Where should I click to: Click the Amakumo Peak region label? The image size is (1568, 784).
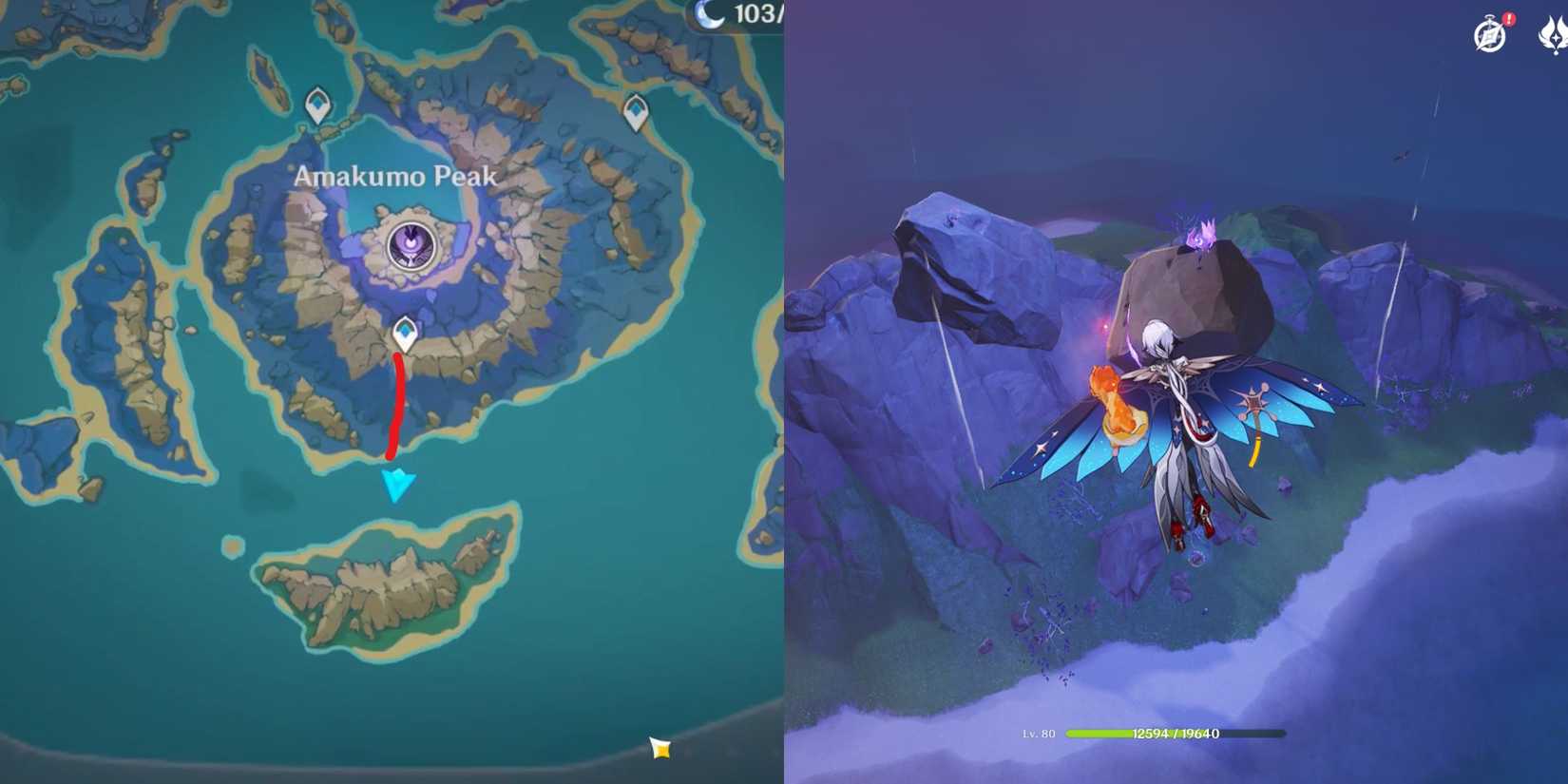point(394,177)
